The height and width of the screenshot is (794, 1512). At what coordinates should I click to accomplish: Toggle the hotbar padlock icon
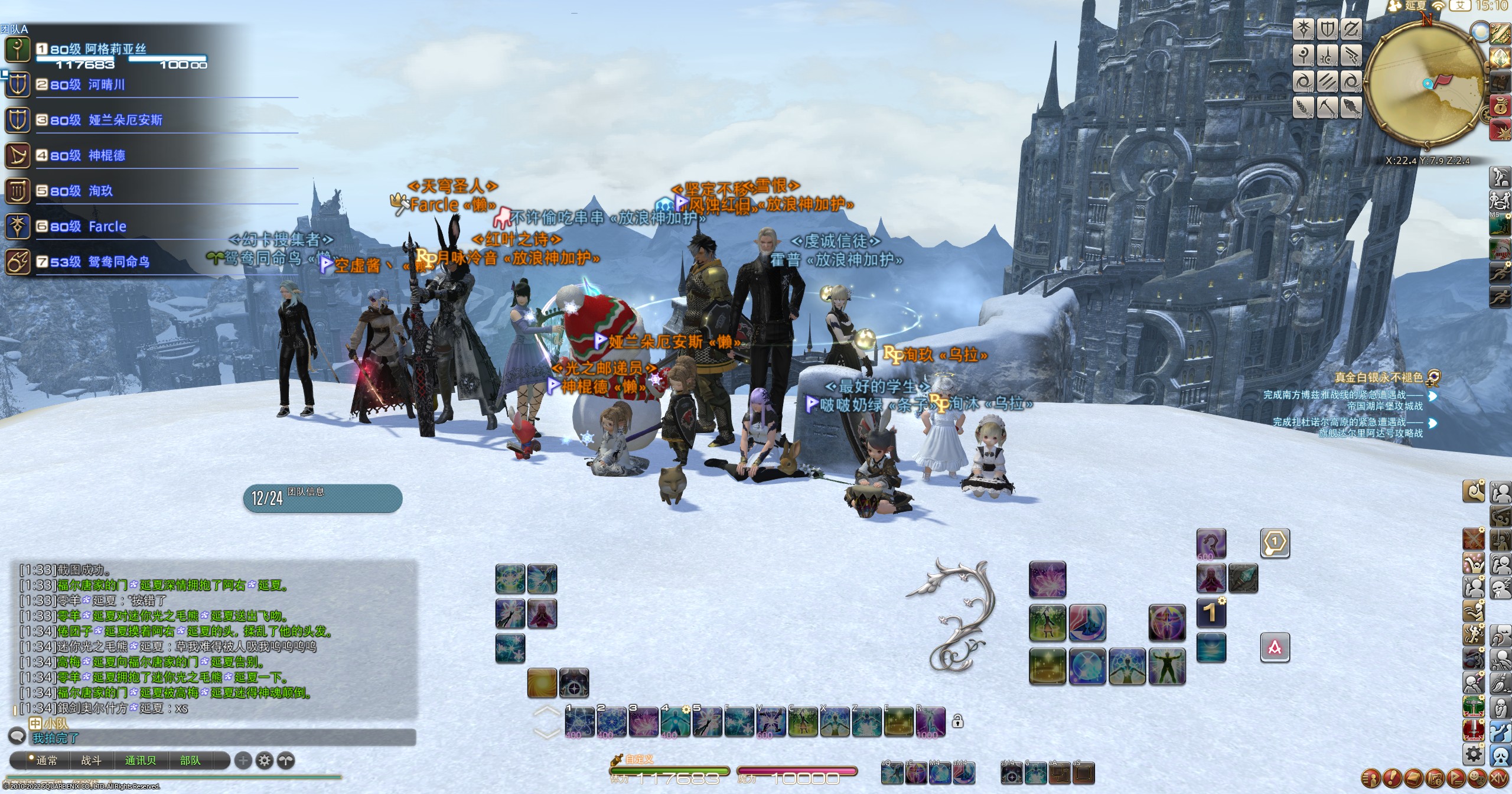(957, 721)
